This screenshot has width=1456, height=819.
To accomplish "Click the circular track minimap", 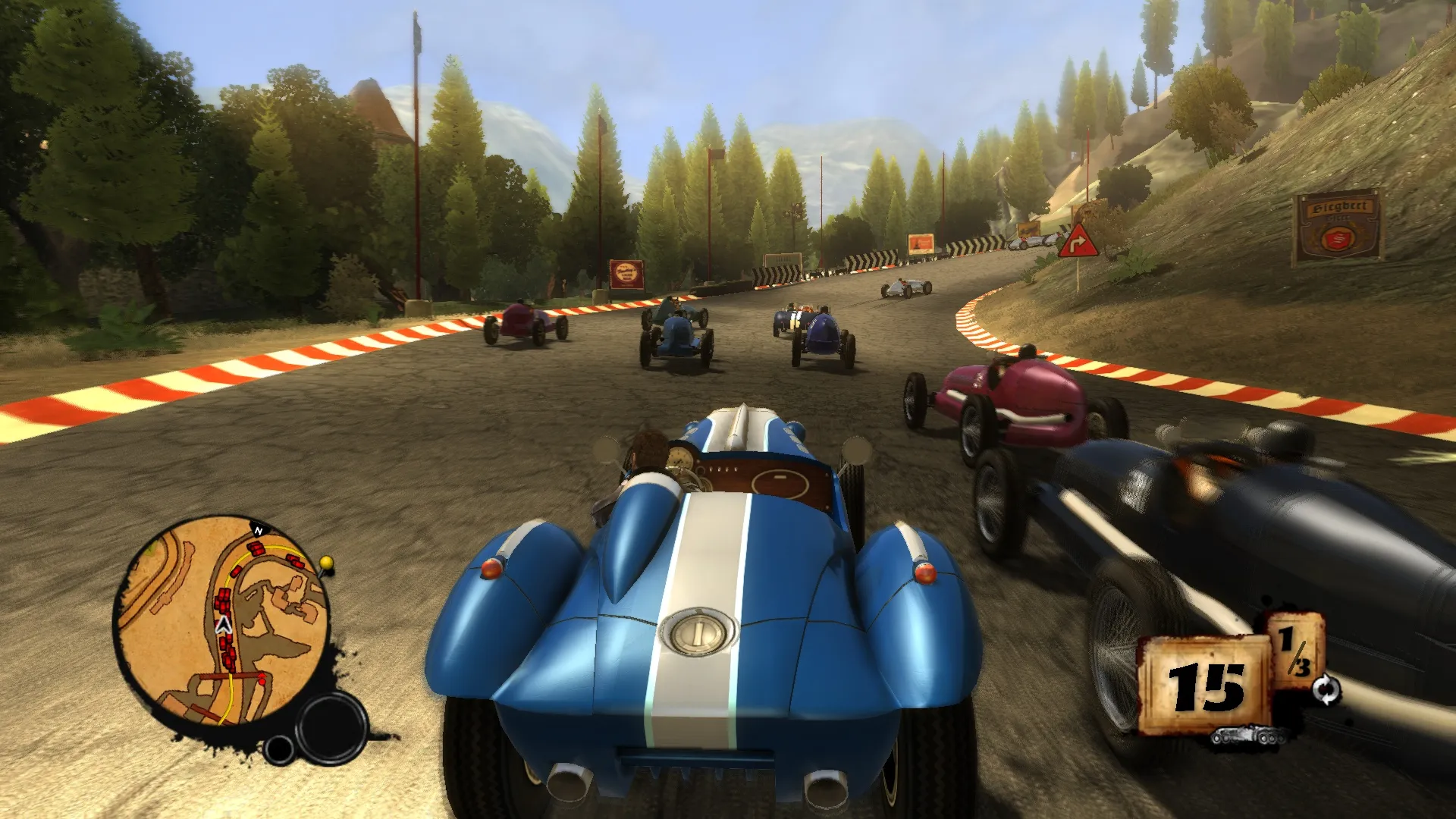I will coord(221,621).
